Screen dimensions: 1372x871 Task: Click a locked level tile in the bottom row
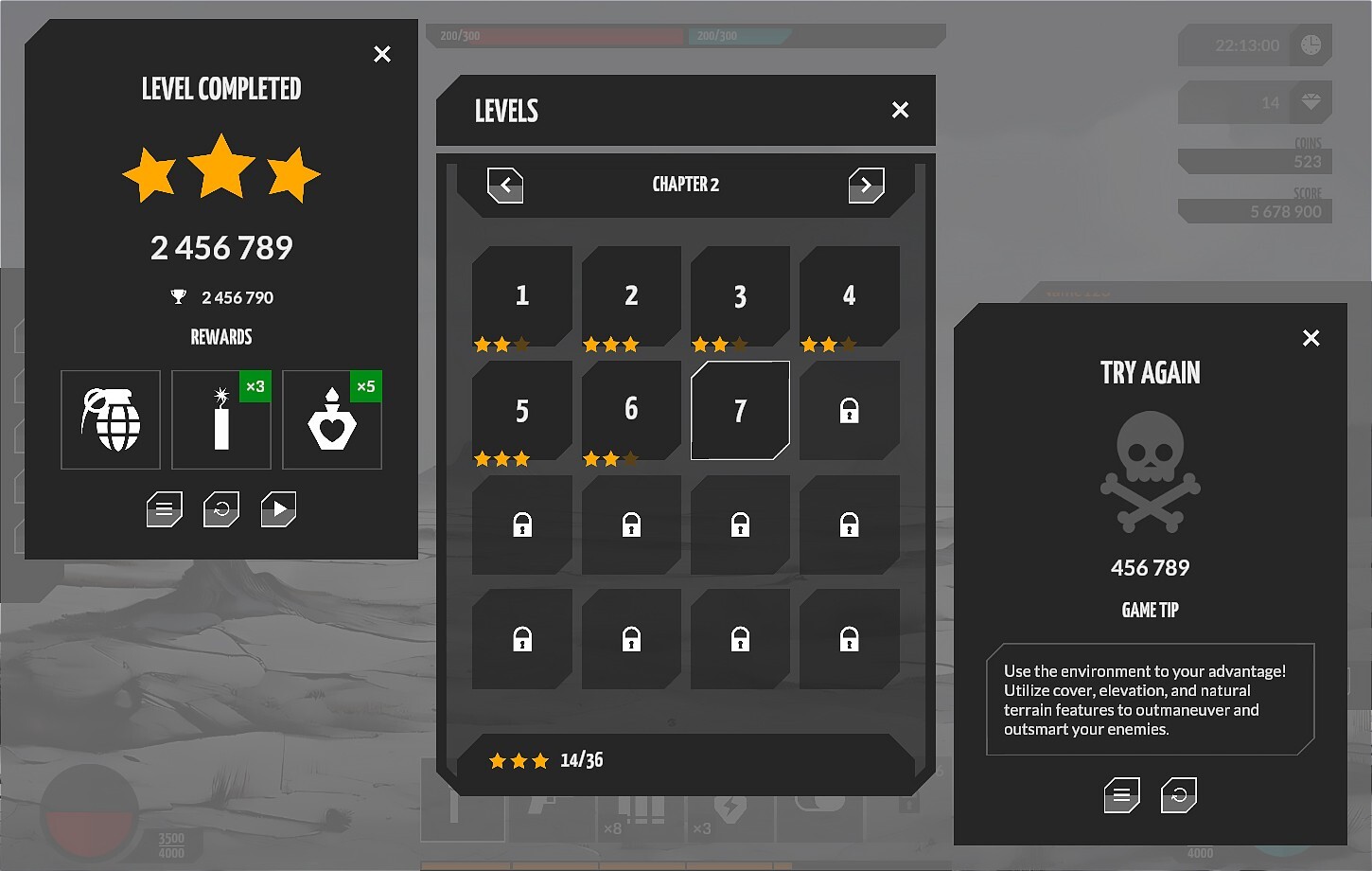(630, 638)
